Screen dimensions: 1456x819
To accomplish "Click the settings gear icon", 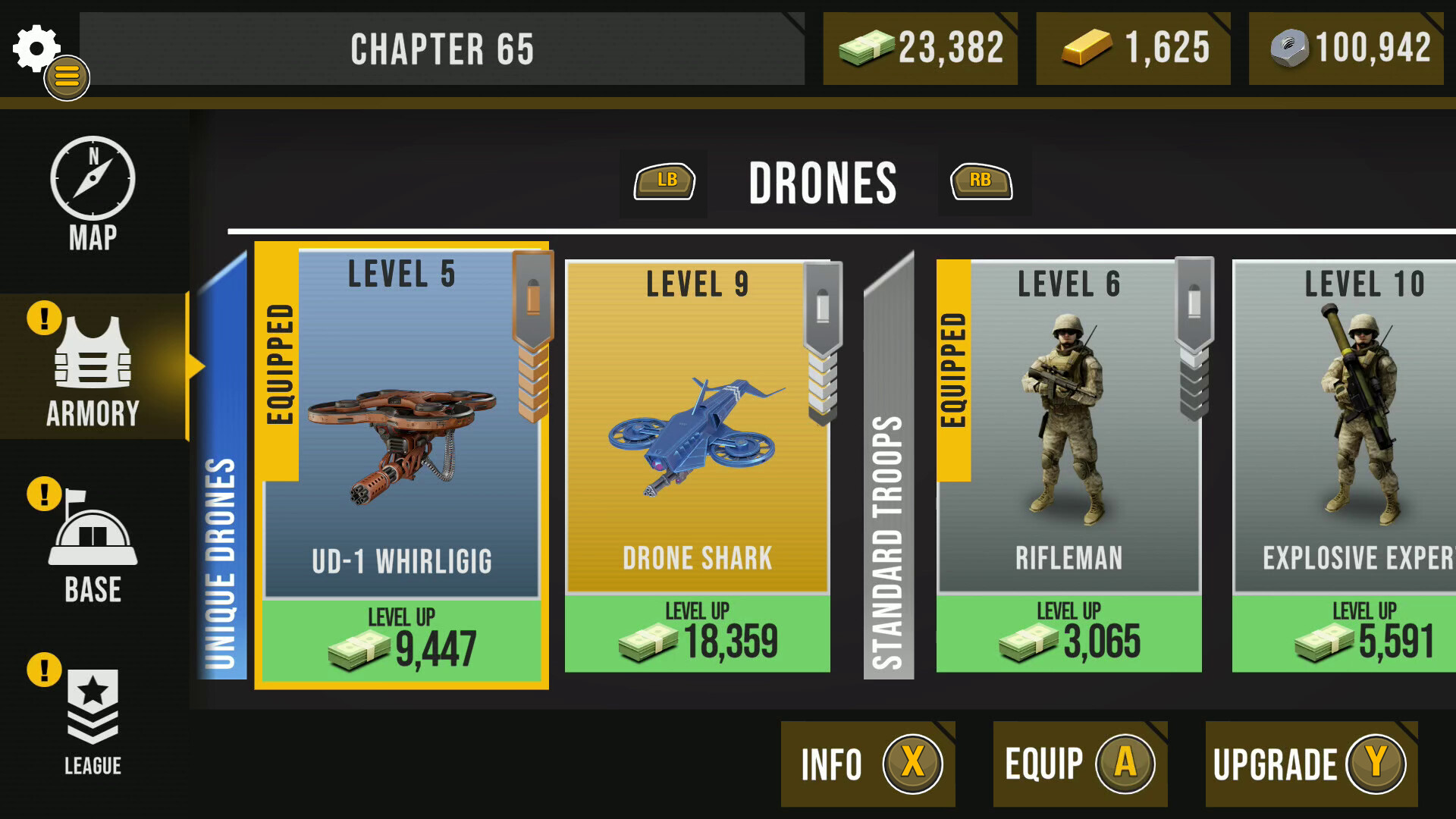I will (x=35, y=47).
